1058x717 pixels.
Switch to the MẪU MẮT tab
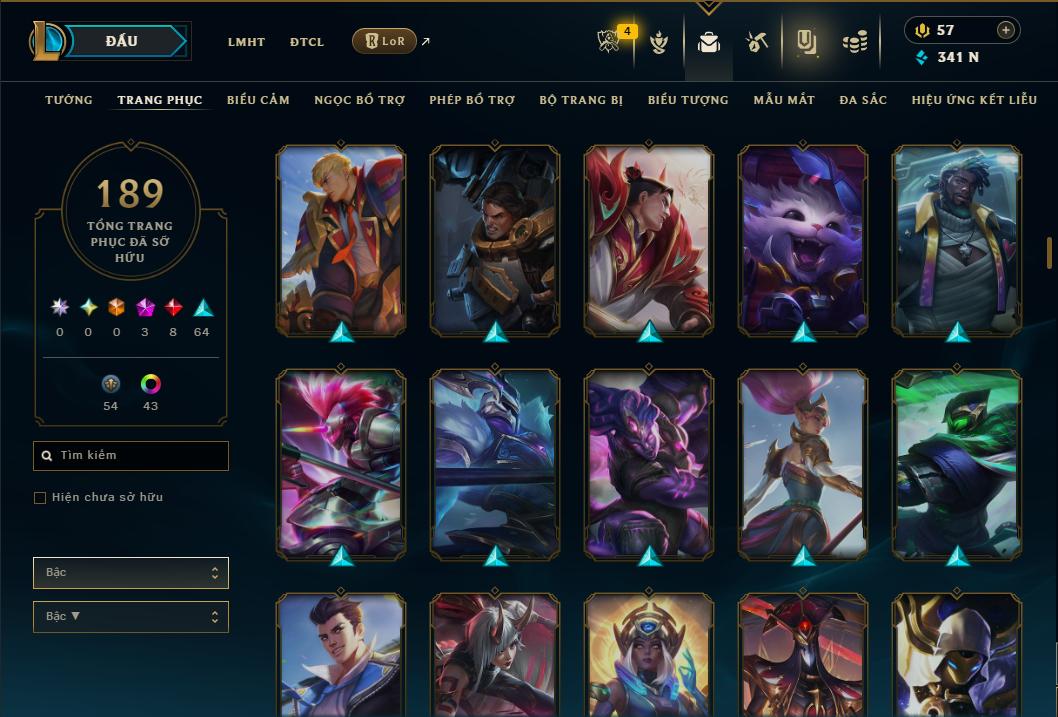pyautogui.click(x=784, y=100)
